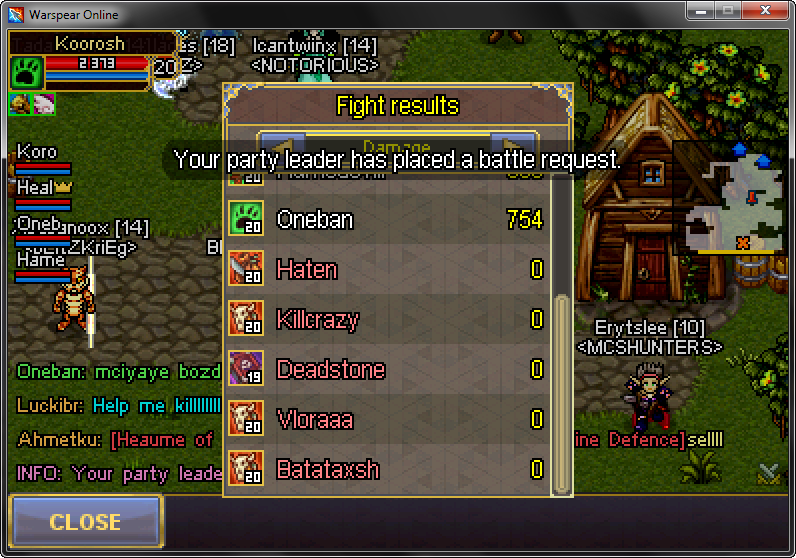Click the helmet buff icon under Koorosh's portrait
This screenshot has height=558, width=796.
tap(20, 104)
